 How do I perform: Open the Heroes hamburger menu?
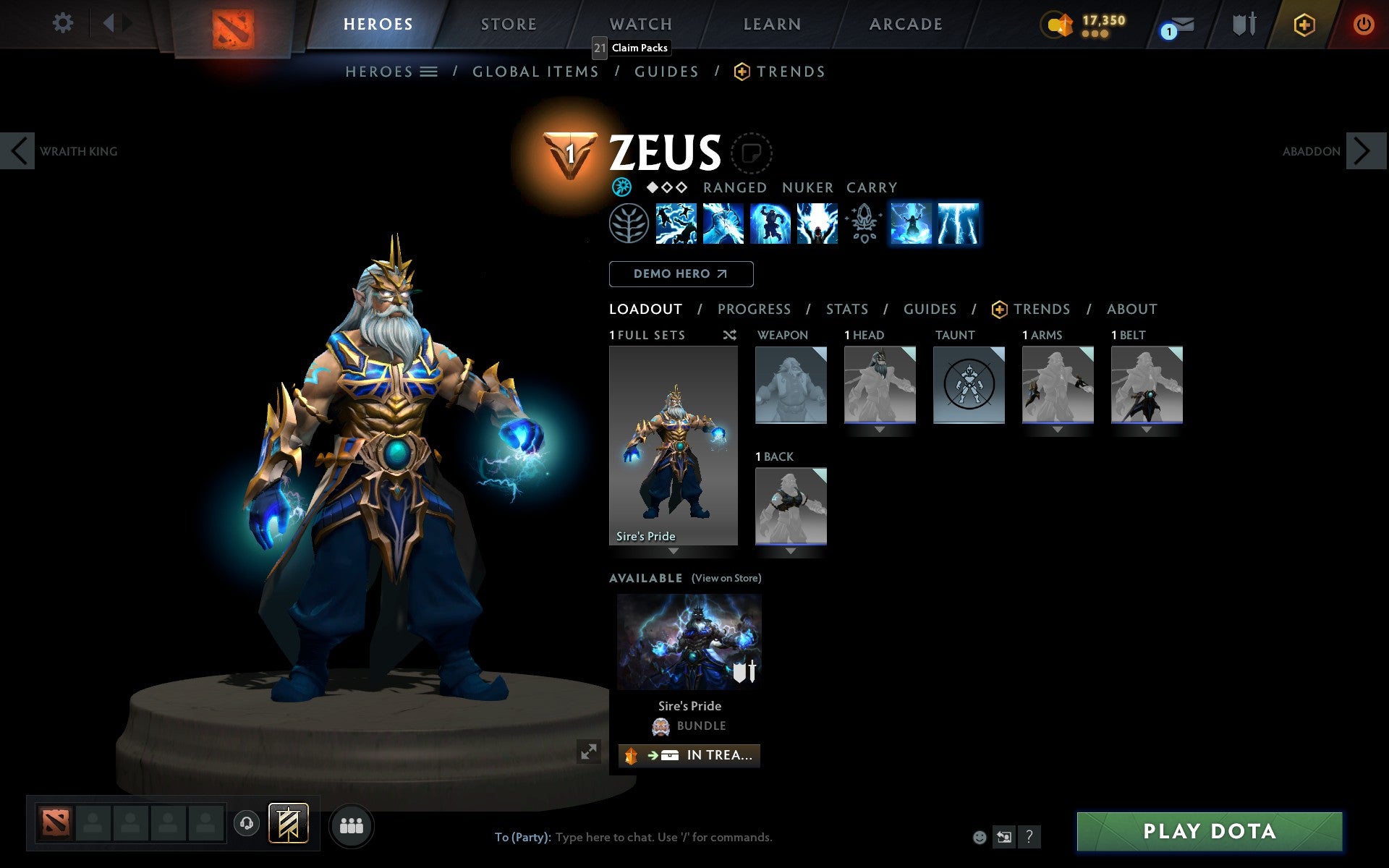[x=428, y=72]
